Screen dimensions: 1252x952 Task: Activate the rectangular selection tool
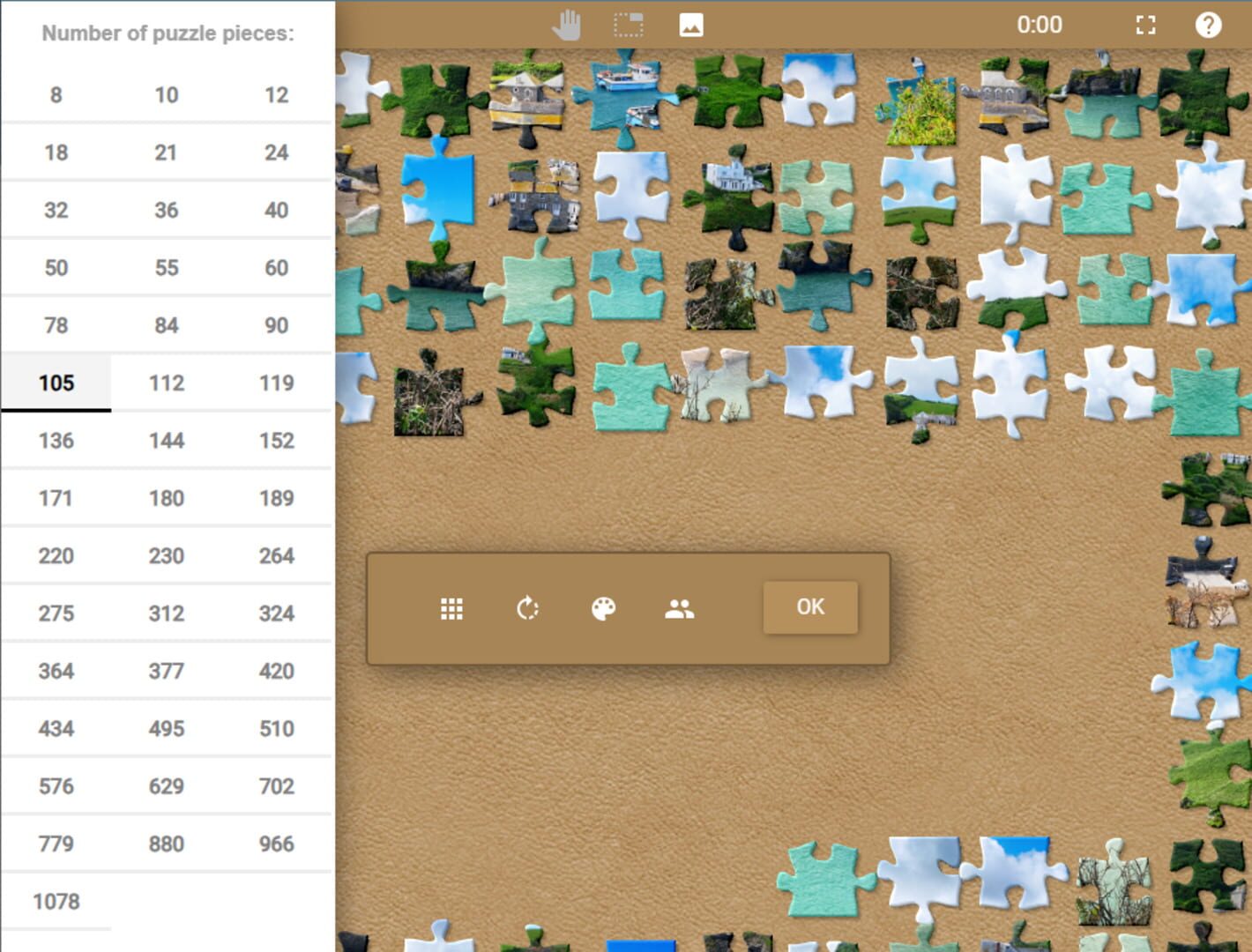(628, 25)
